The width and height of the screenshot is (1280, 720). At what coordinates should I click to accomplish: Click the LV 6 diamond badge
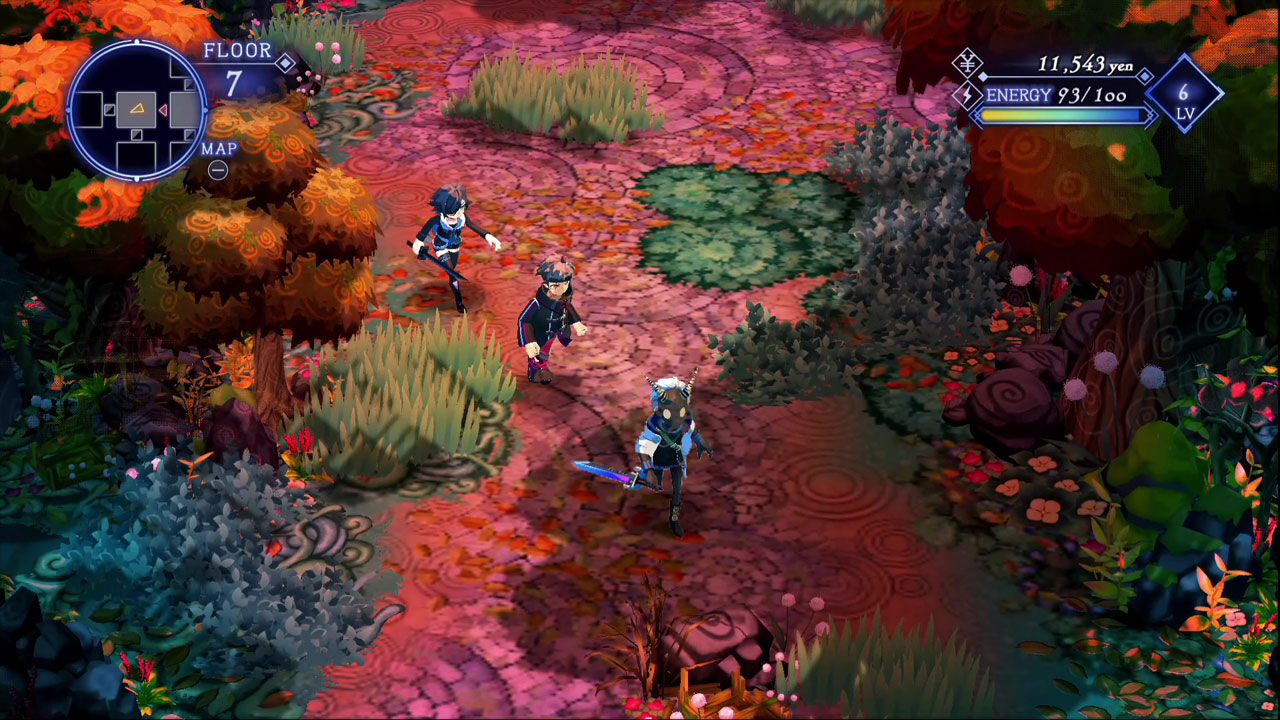pyautogui.click(x=1183, y=93)
